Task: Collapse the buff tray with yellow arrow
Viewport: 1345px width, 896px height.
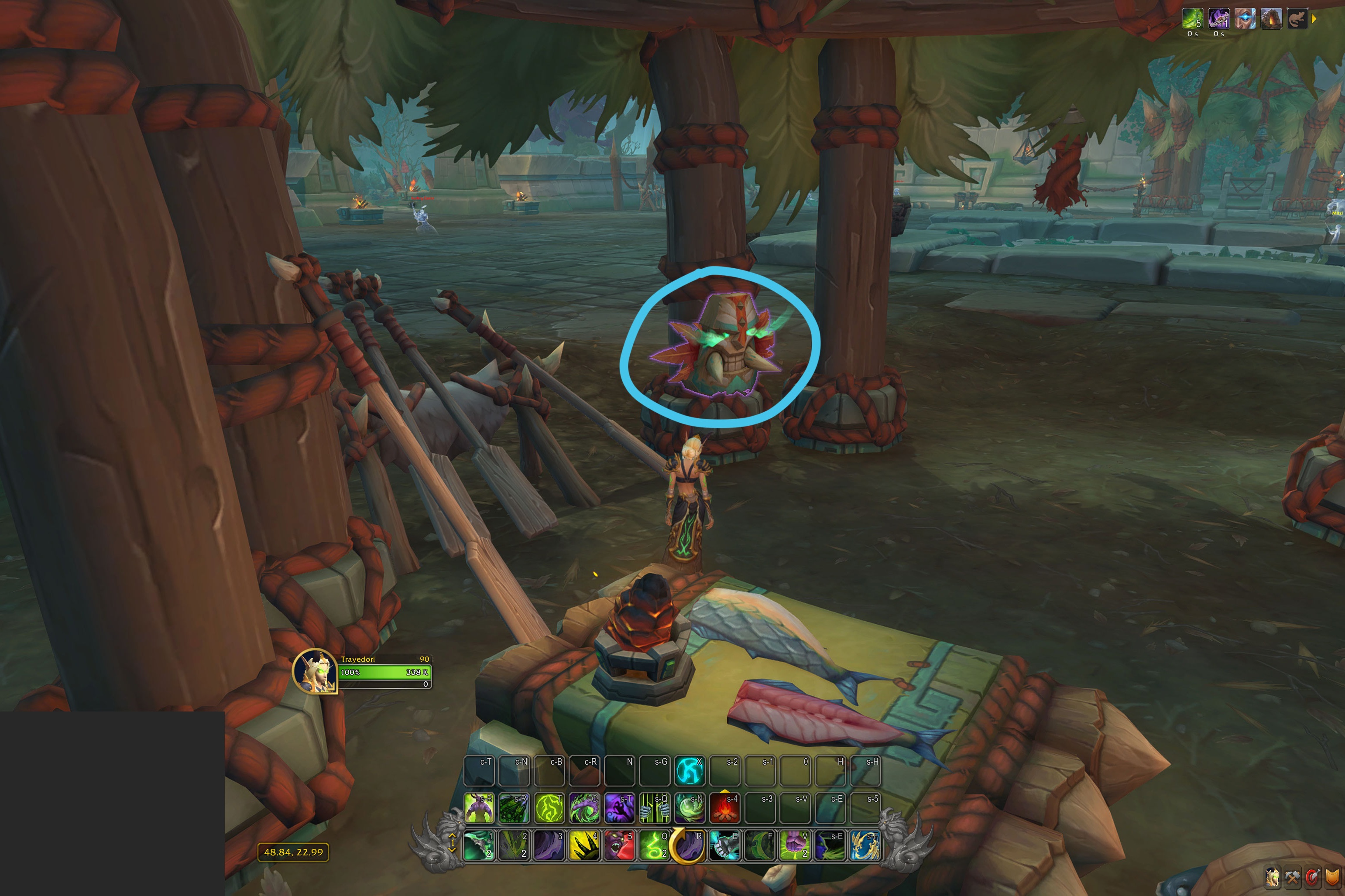Action: (1317, 18)
